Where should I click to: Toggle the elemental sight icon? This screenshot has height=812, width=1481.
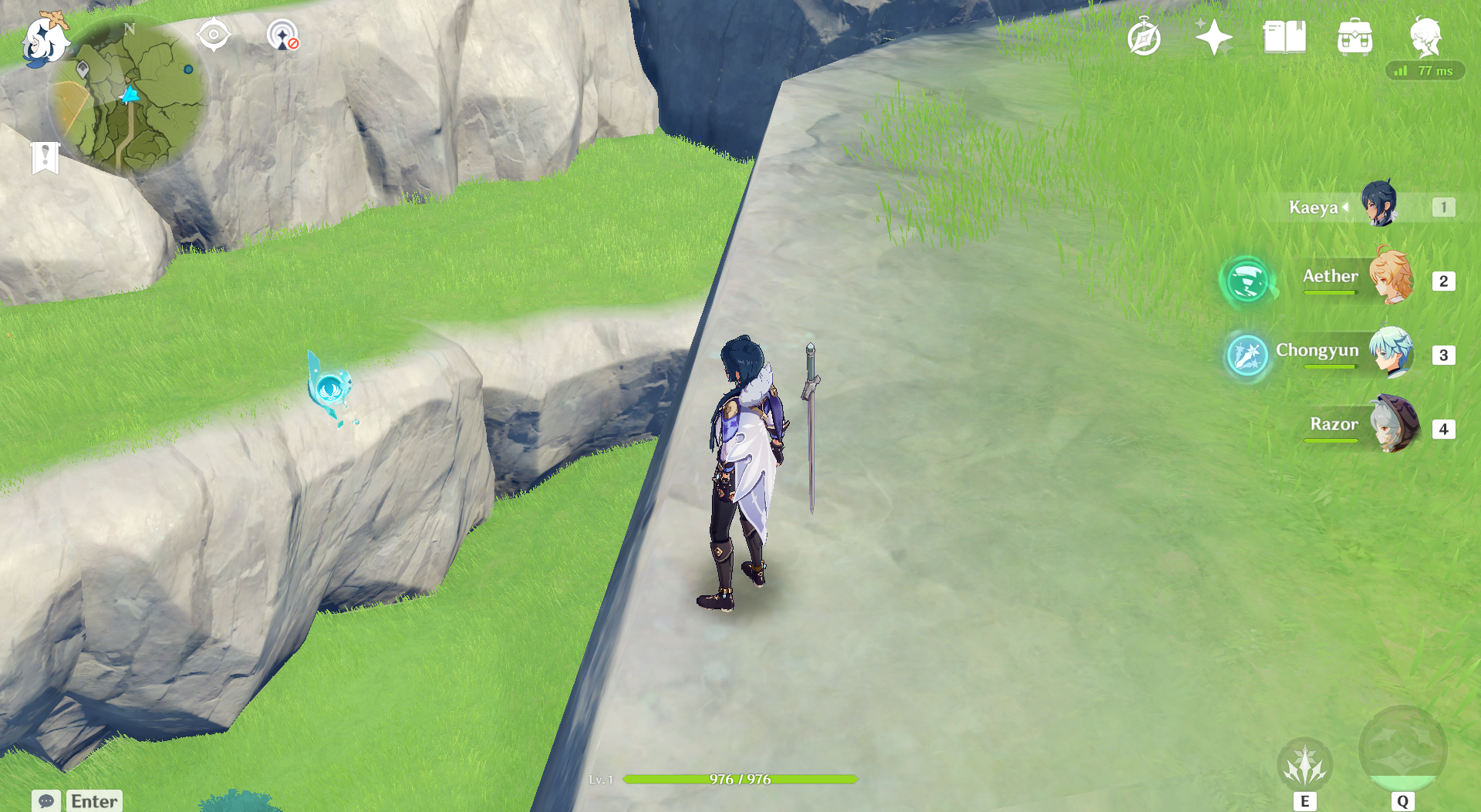[x=282, y=35]
